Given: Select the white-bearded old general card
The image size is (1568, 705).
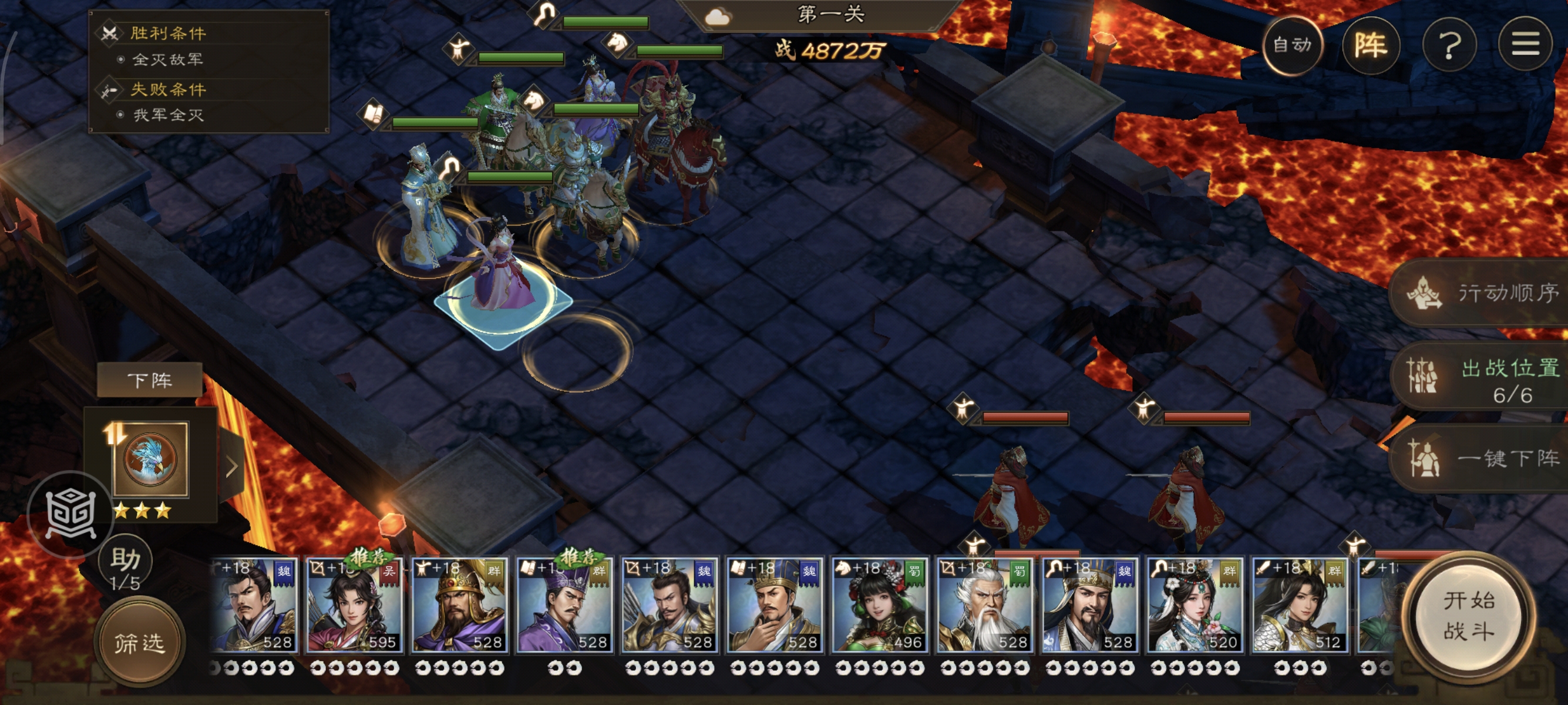Looking at the screenshot, I should point(984,606).
